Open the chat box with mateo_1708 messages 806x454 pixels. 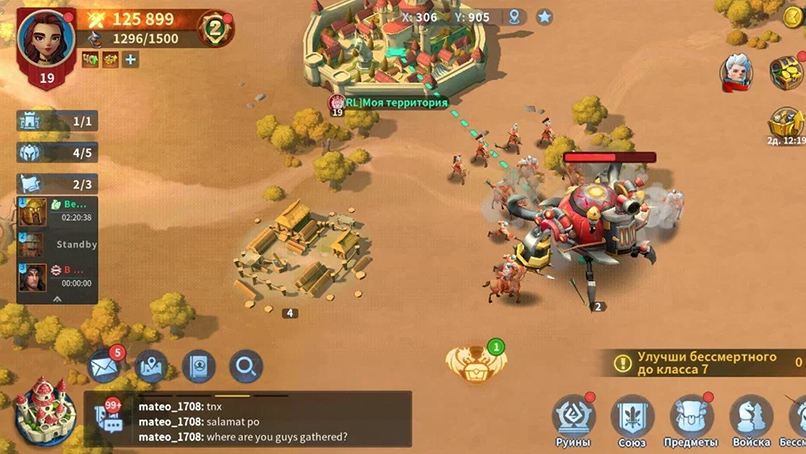[250, 420]
